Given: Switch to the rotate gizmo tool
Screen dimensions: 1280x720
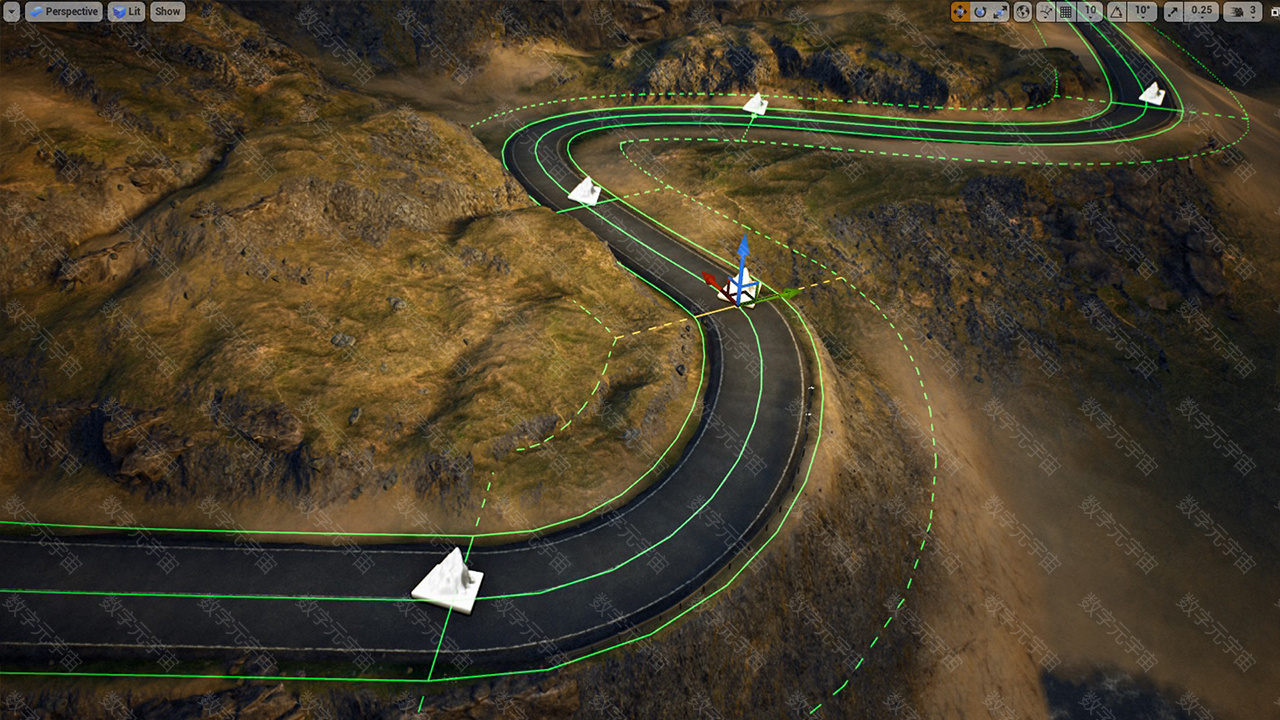Looking at the screenshot, I should pyautogui.click(x=980, y=12).
